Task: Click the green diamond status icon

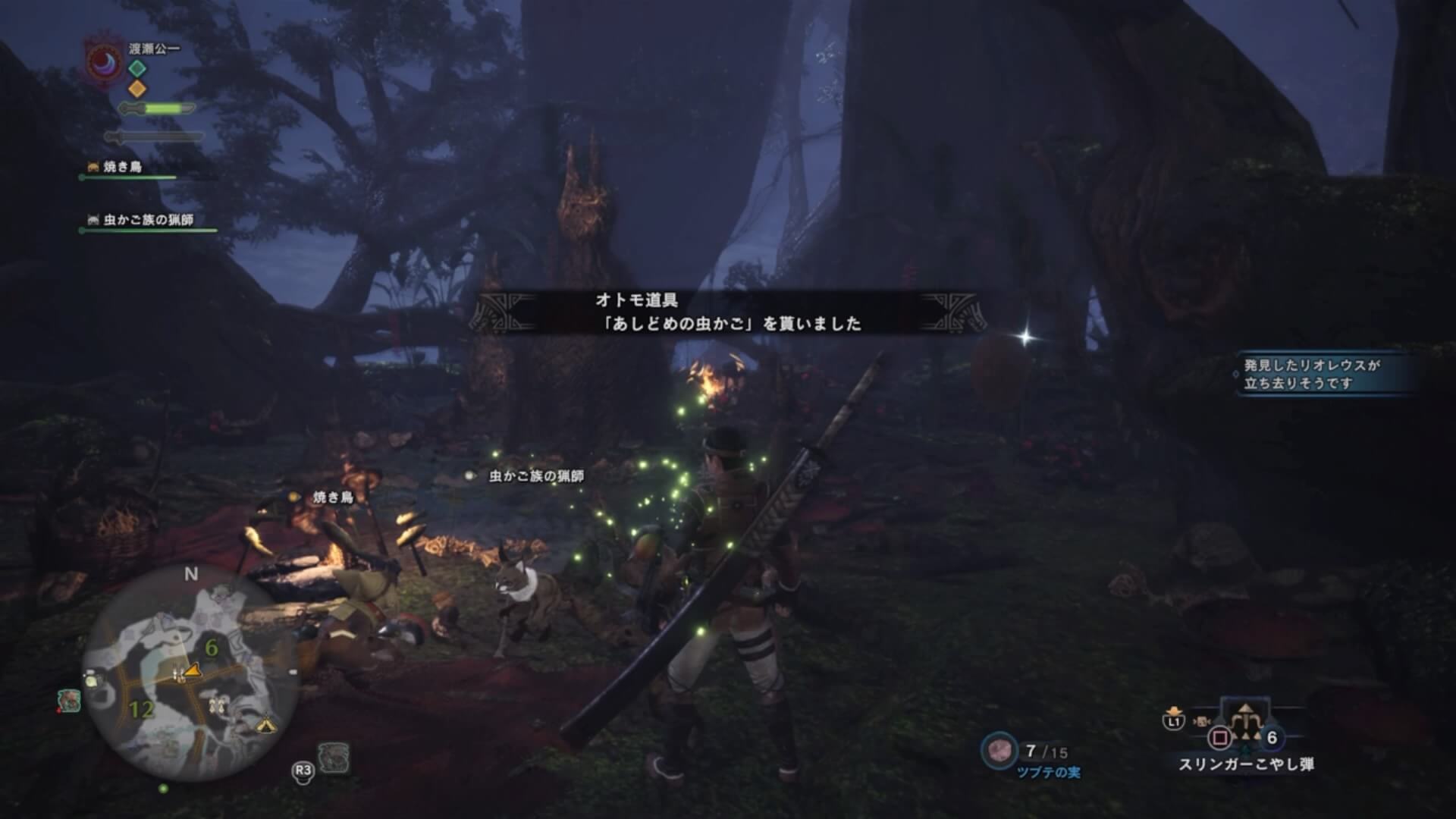Action: (x=136, y=68)
